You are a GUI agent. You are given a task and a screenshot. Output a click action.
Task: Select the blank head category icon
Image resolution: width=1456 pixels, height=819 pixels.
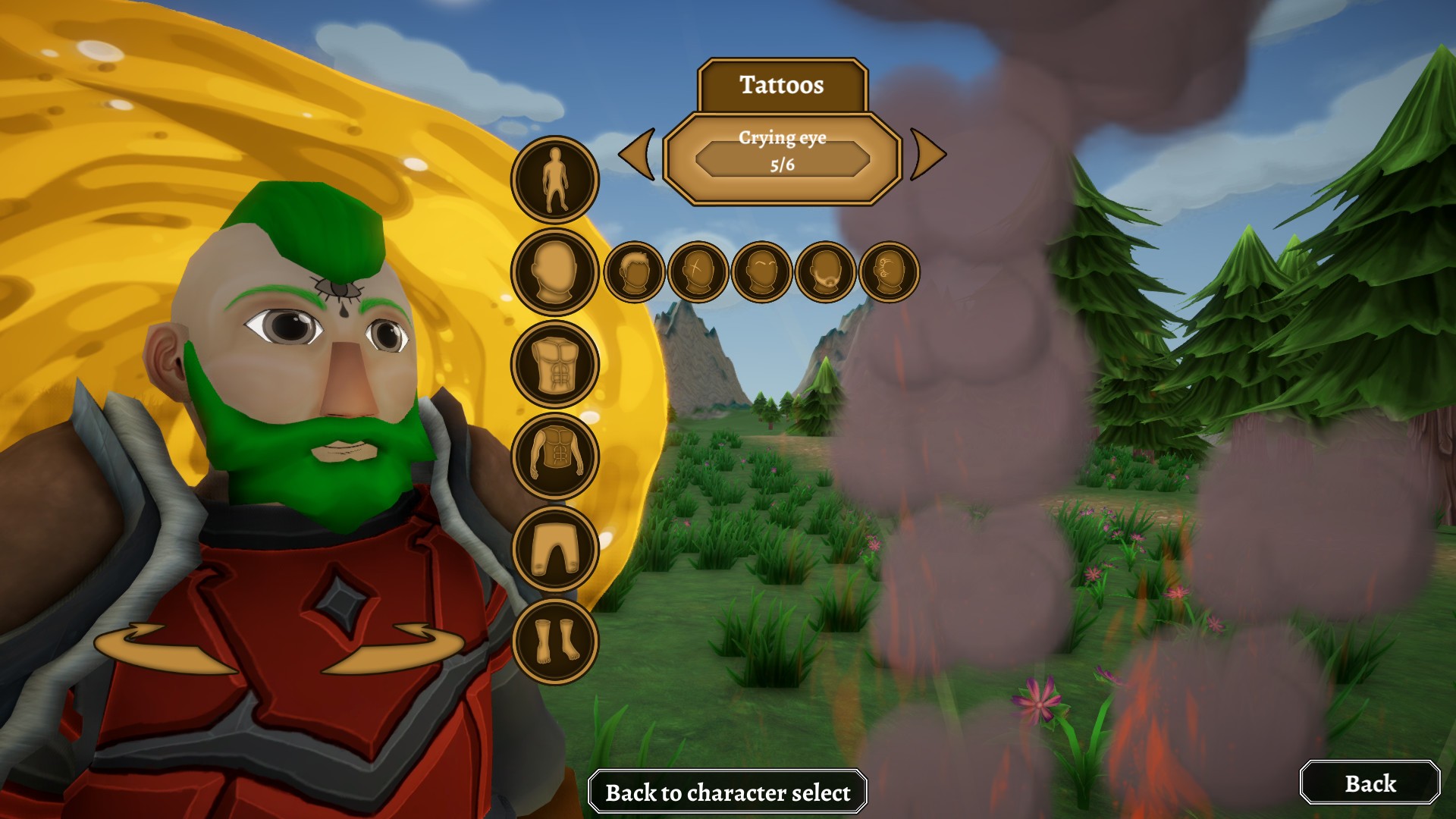tap(555, 271)
